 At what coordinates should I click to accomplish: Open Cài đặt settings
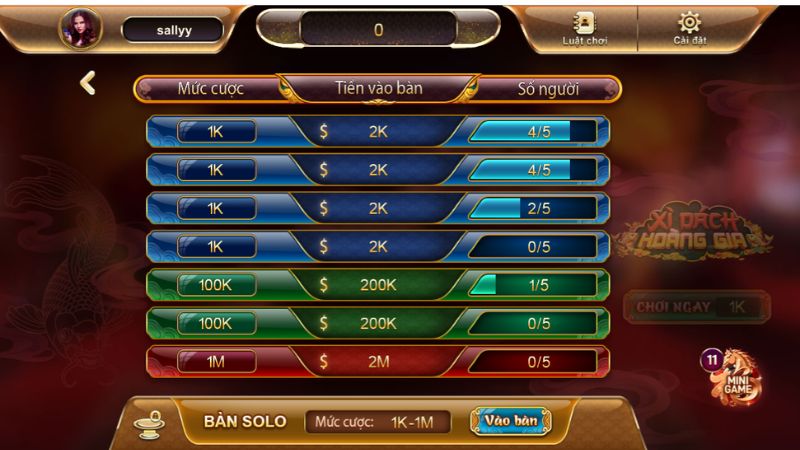[x=689, y=29]
